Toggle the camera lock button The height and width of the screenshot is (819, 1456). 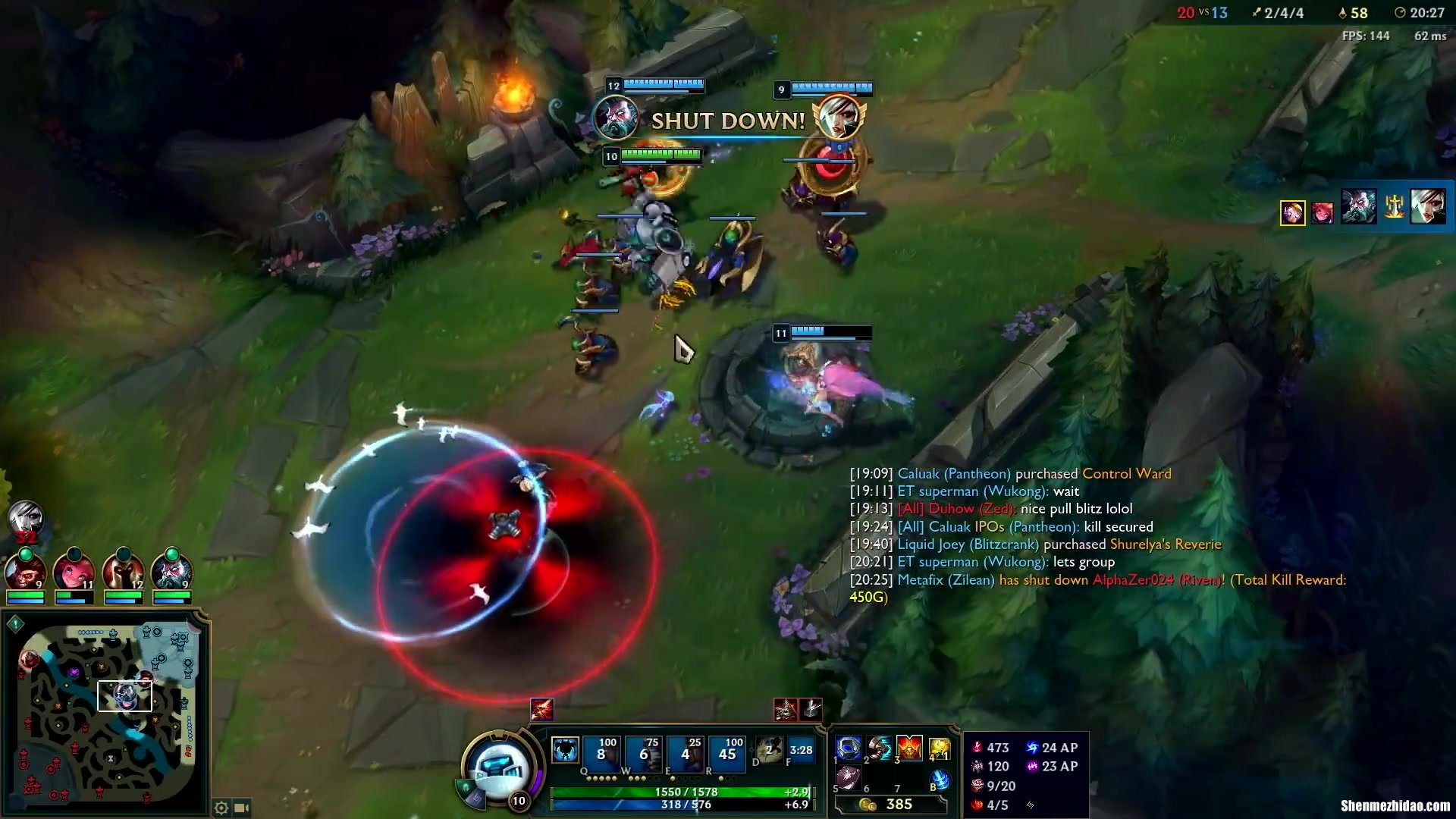point(242,808)
